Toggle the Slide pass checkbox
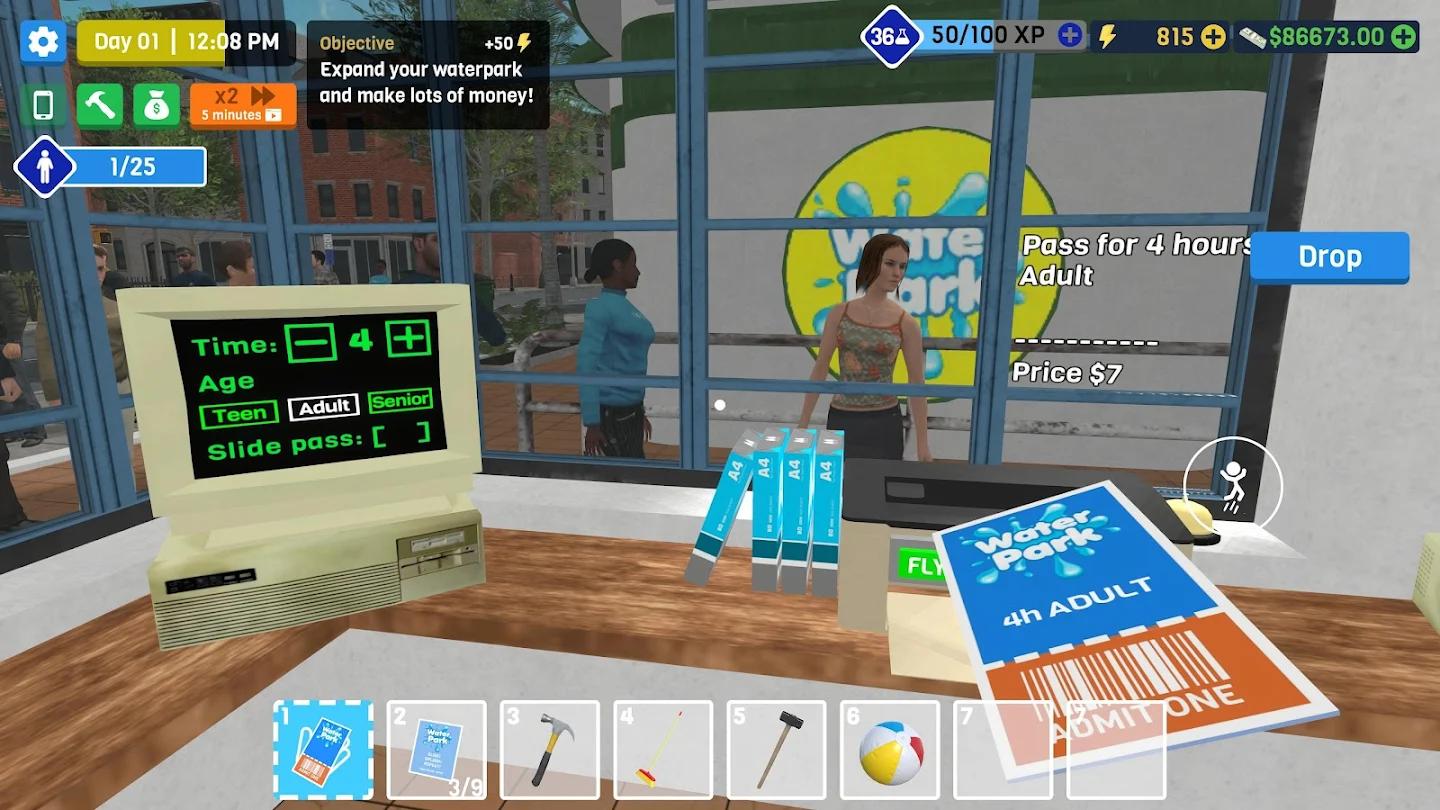 click(x=402, y=436)
